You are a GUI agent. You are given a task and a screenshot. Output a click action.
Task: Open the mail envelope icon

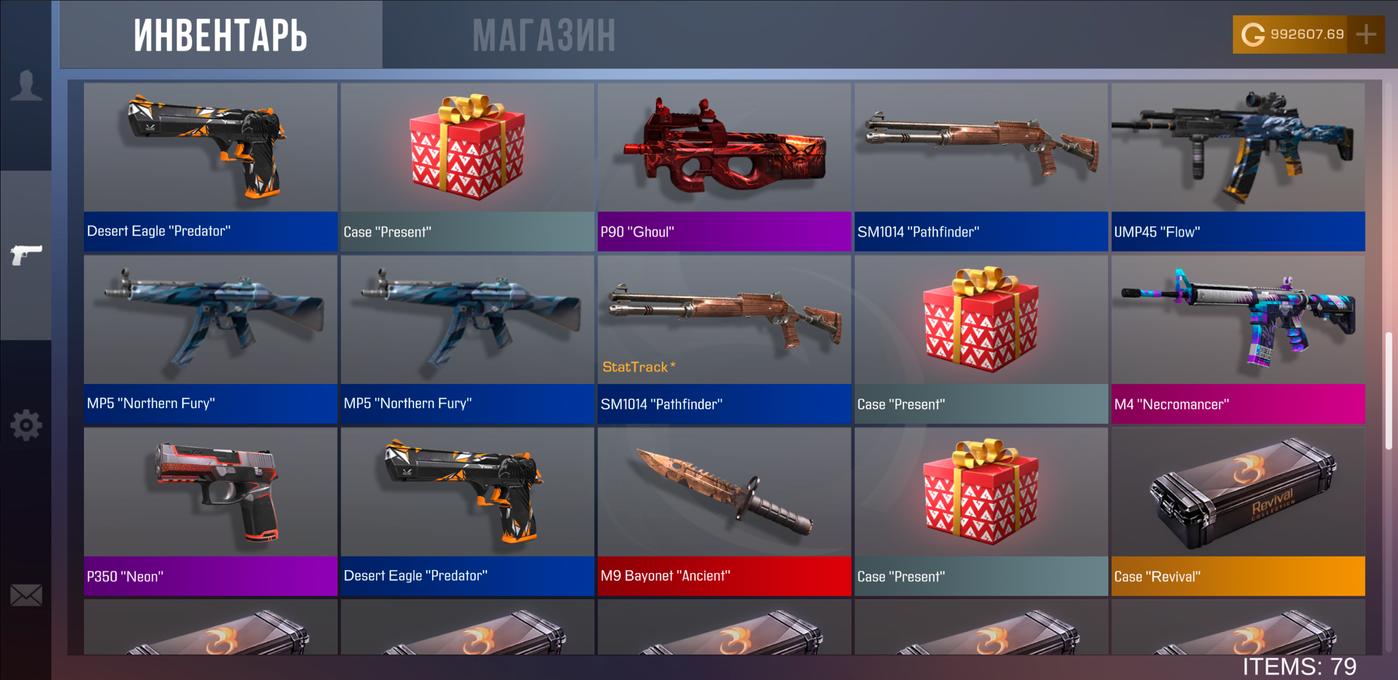coord(26,596)
